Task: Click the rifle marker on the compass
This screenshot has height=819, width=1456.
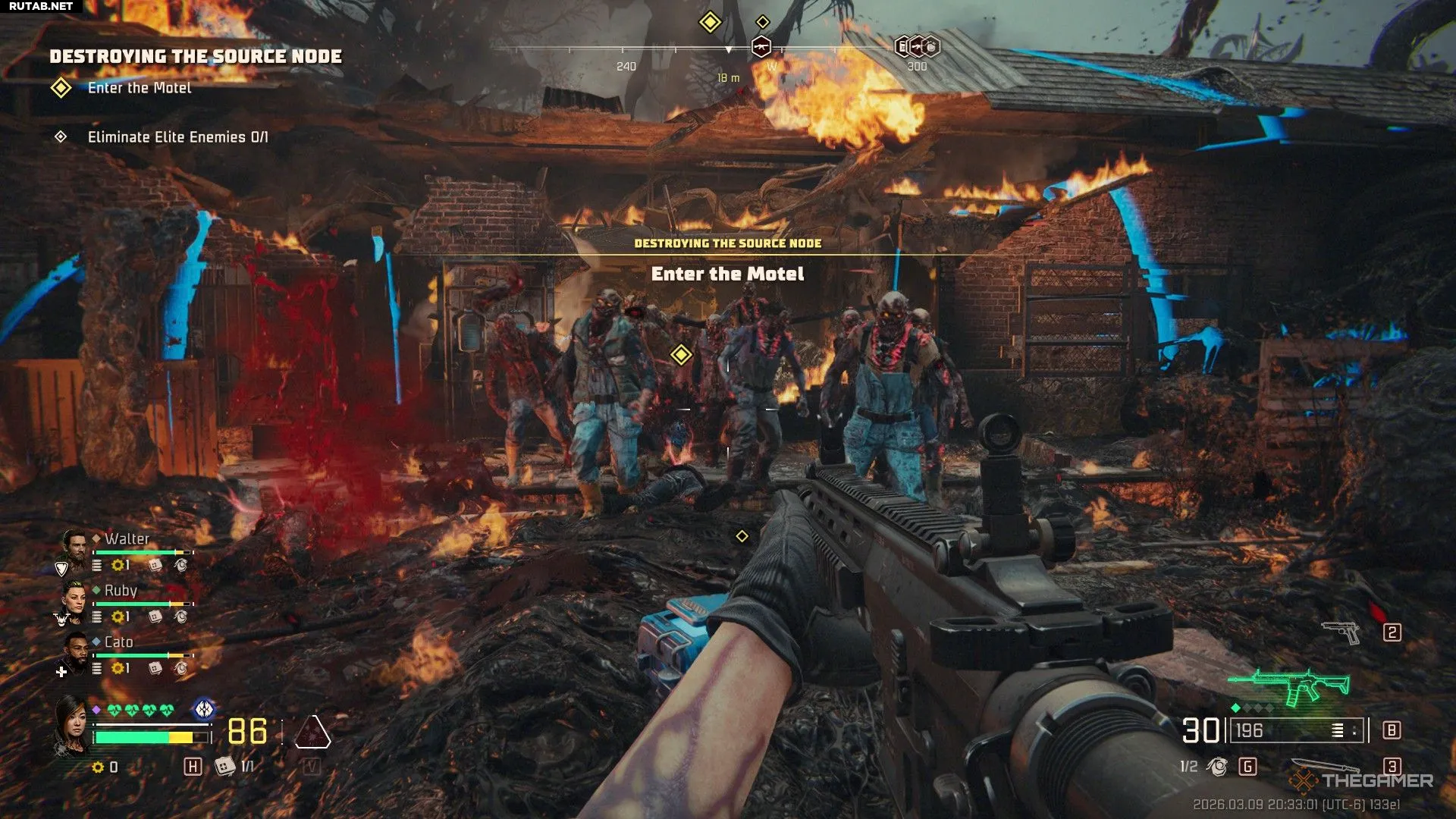Action: click(761, 47)
